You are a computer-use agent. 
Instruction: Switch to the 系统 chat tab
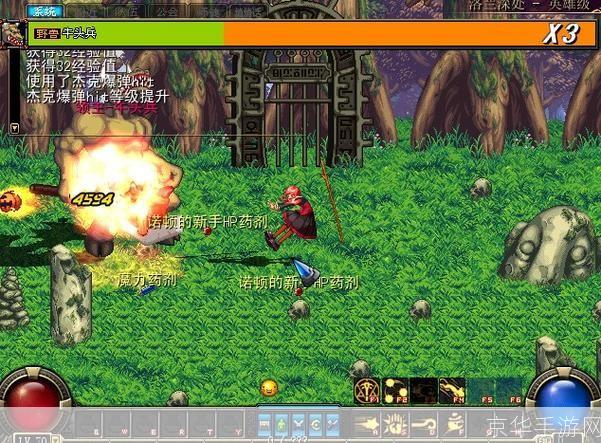click(x=43, y=12)
